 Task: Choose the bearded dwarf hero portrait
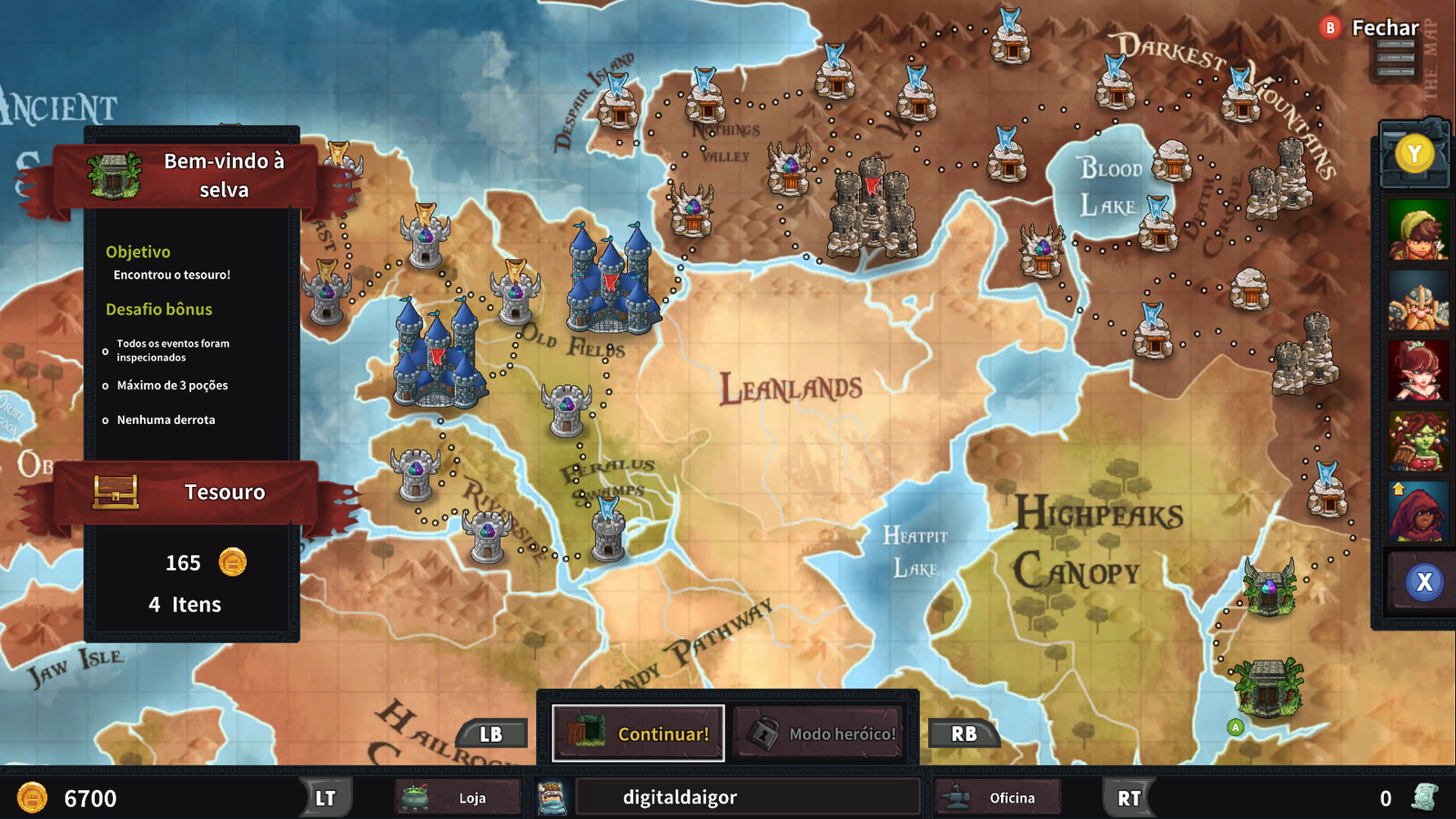pyautogui.click(x=1418, y=303)
